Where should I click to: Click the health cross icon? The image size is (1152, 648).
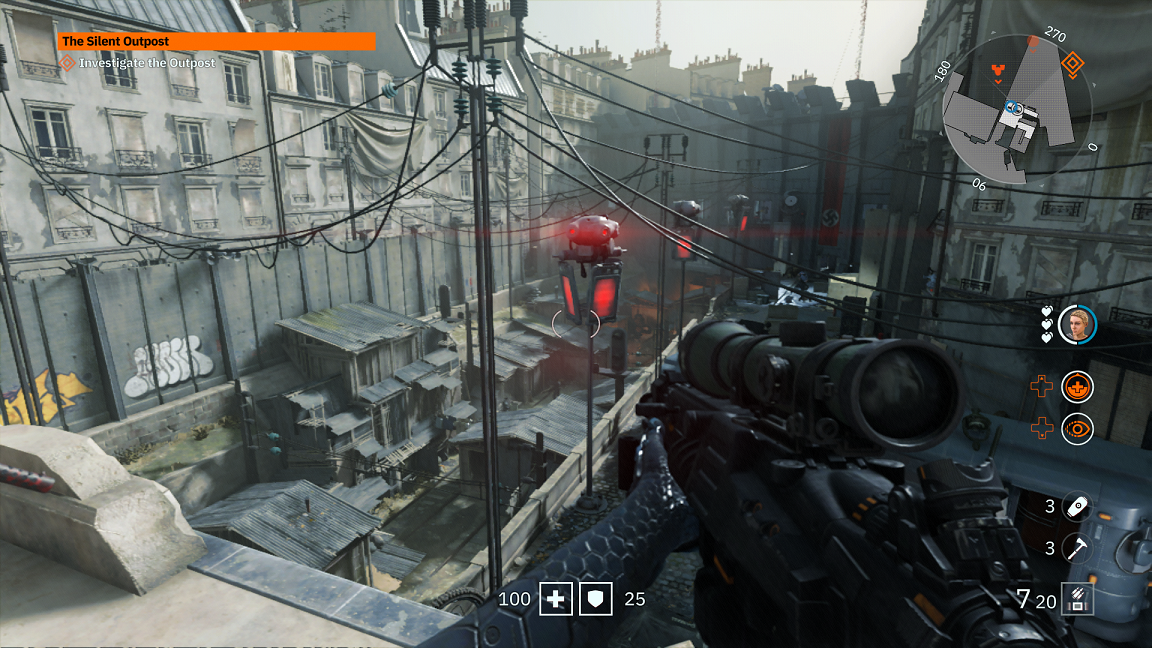(556, 599)
